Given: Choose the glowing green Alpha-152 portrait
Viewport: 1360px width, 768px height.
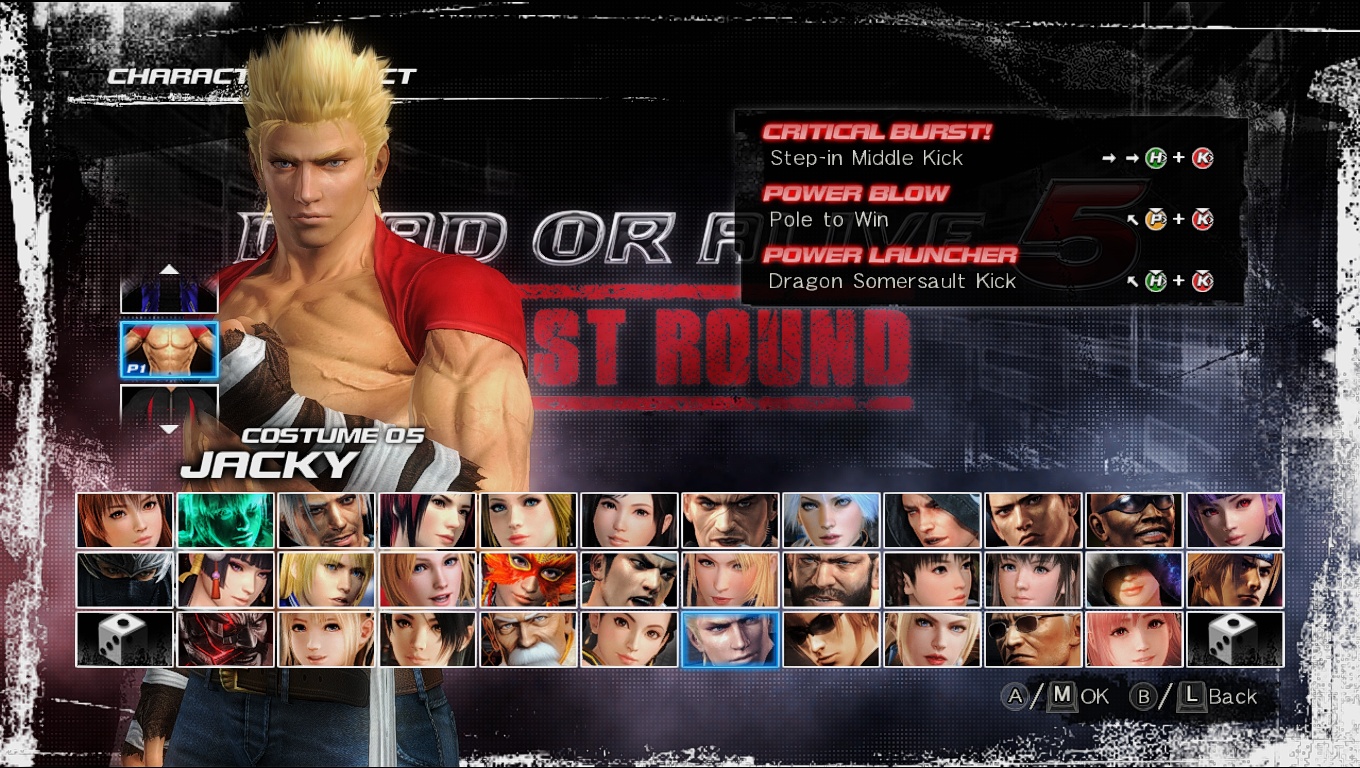Looking at the screenshot, I should 226,520.
